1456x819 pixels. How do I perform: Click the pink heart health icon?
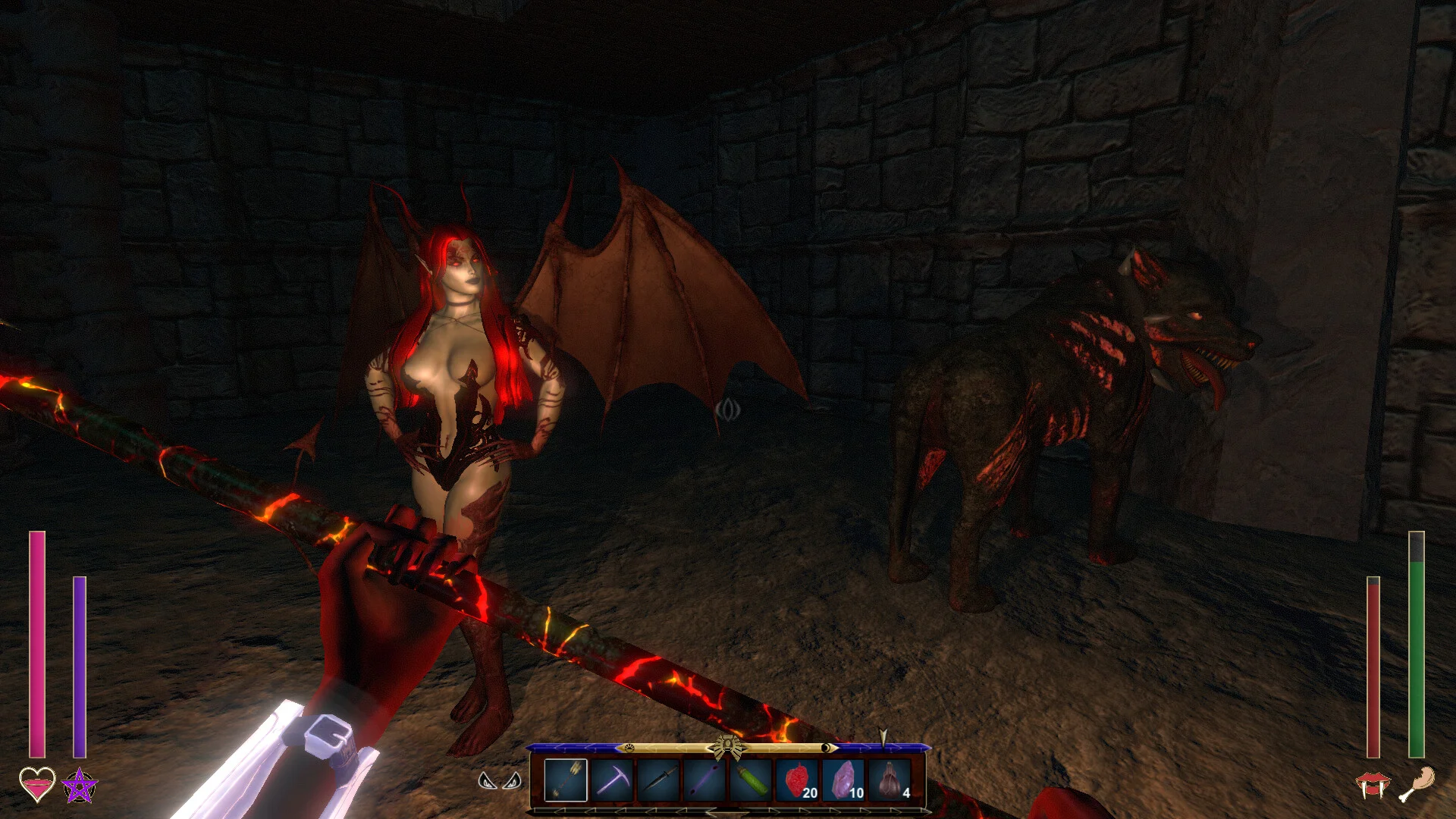pos(37,784)
